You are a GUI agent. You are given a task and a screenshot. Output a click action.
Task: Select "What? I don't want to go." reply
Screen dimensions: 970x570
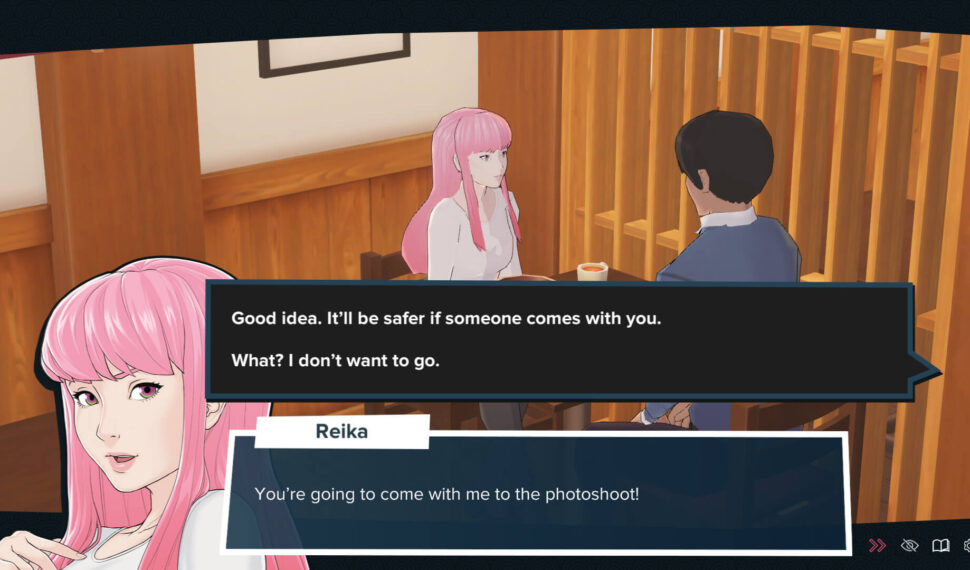tap(336, 360)
